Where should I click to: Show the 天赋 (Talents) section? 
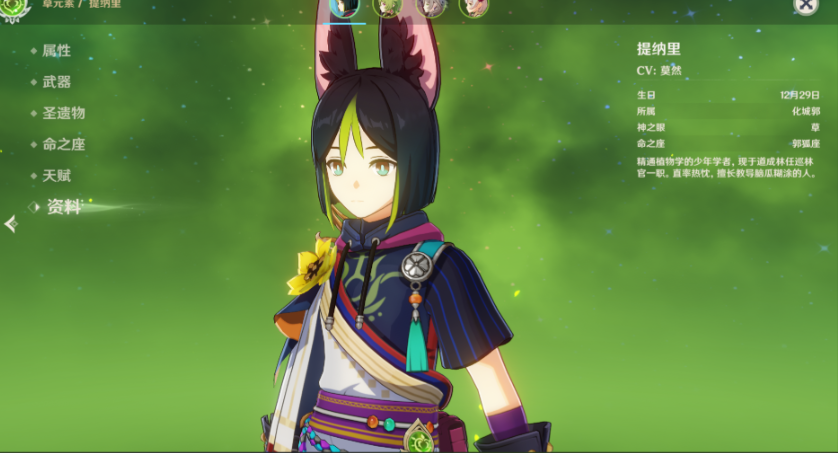[56, 175]
